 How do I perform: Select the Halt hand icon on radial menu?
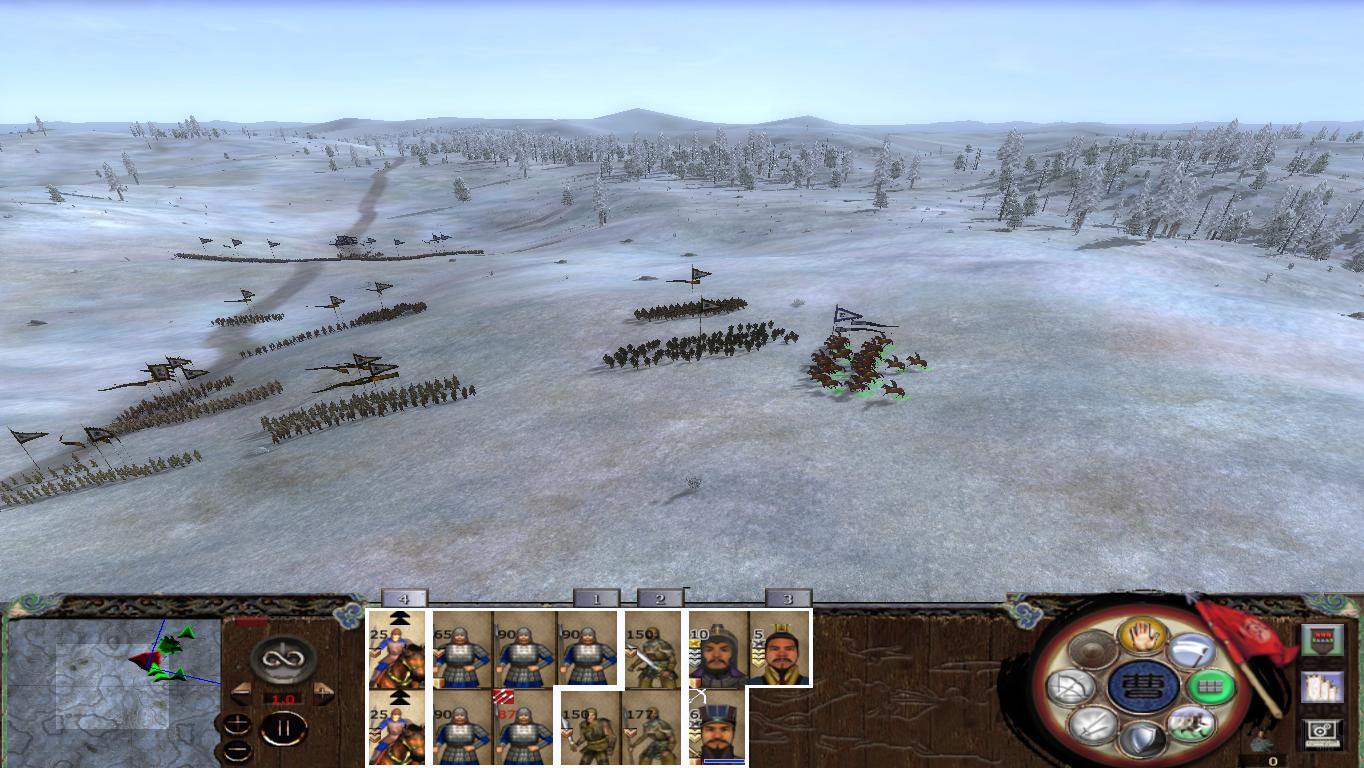[x=1141, y=638]
